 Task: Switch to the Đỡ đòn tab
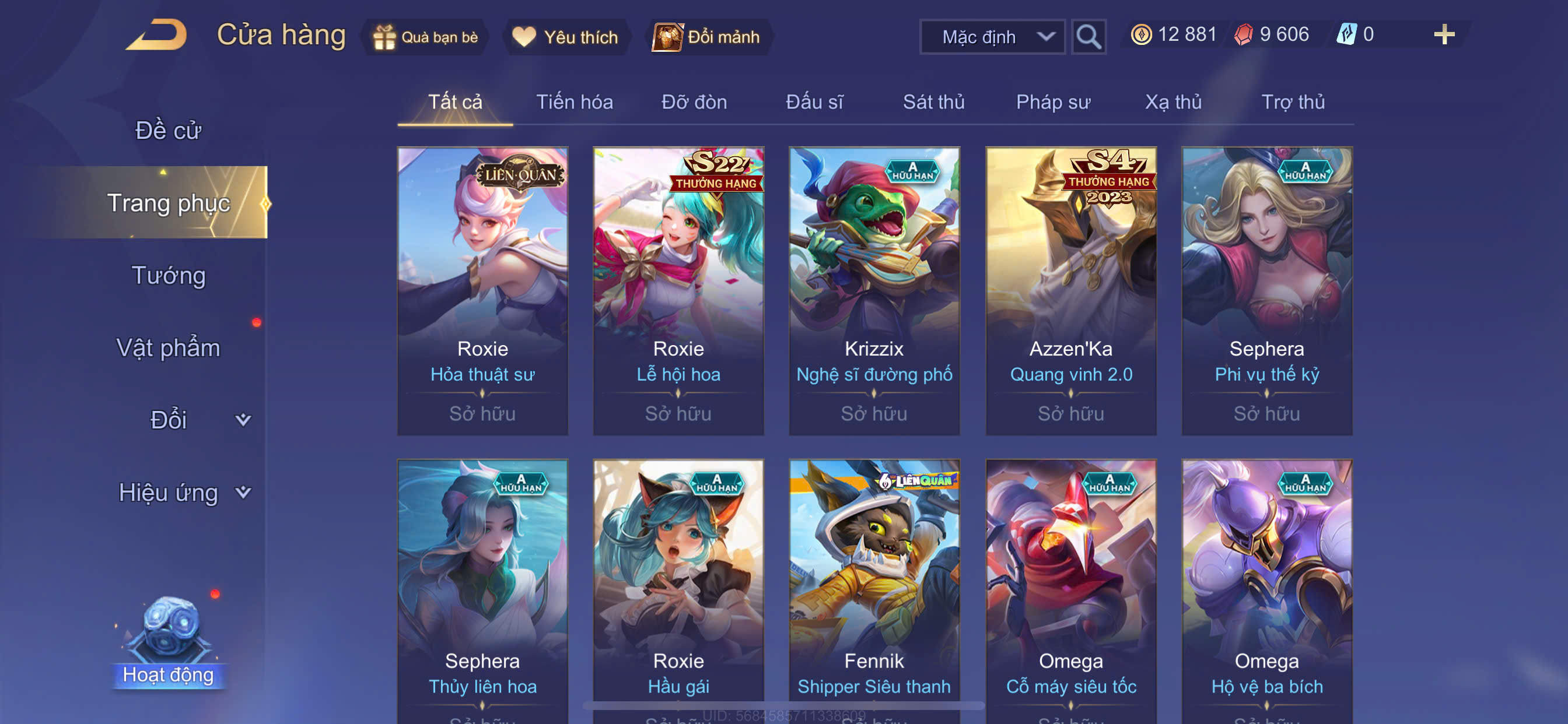point(694,101)
